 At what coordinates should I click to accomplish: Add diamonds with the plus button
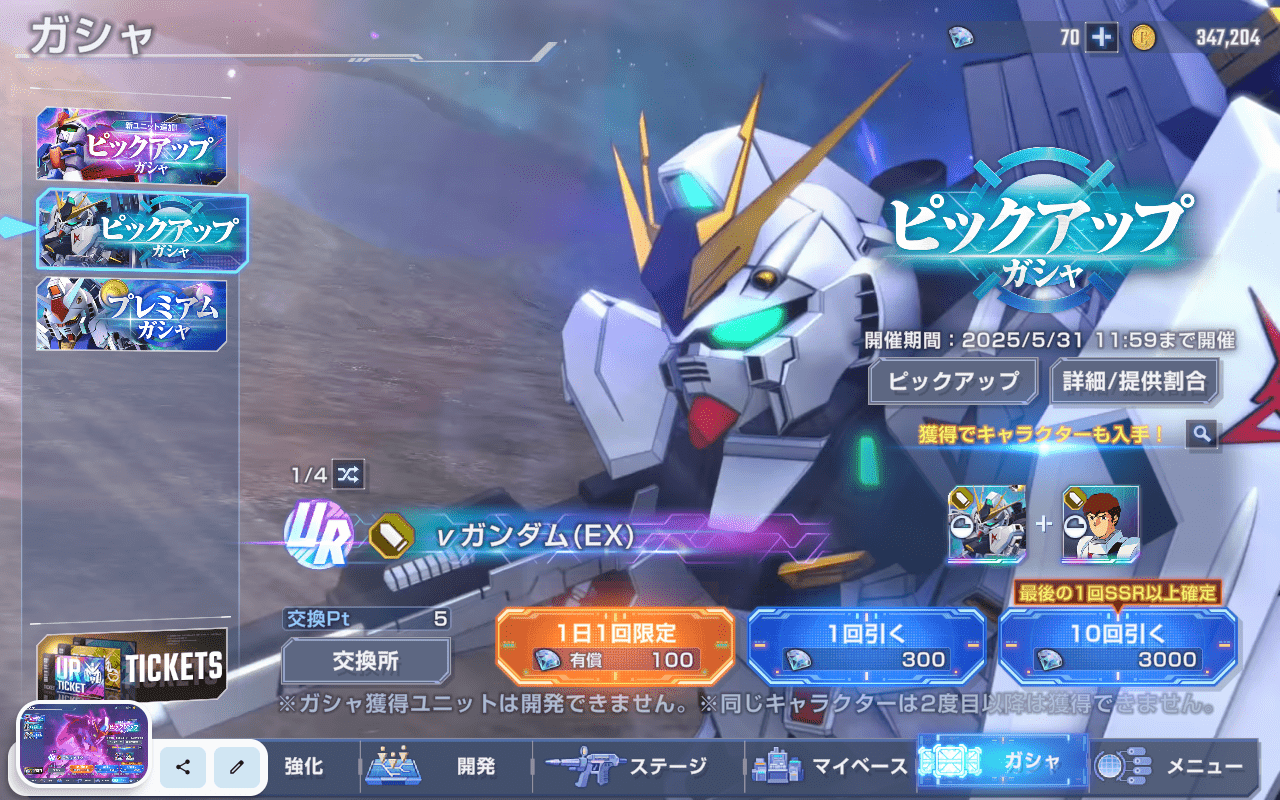click(x=1102, y=38)
